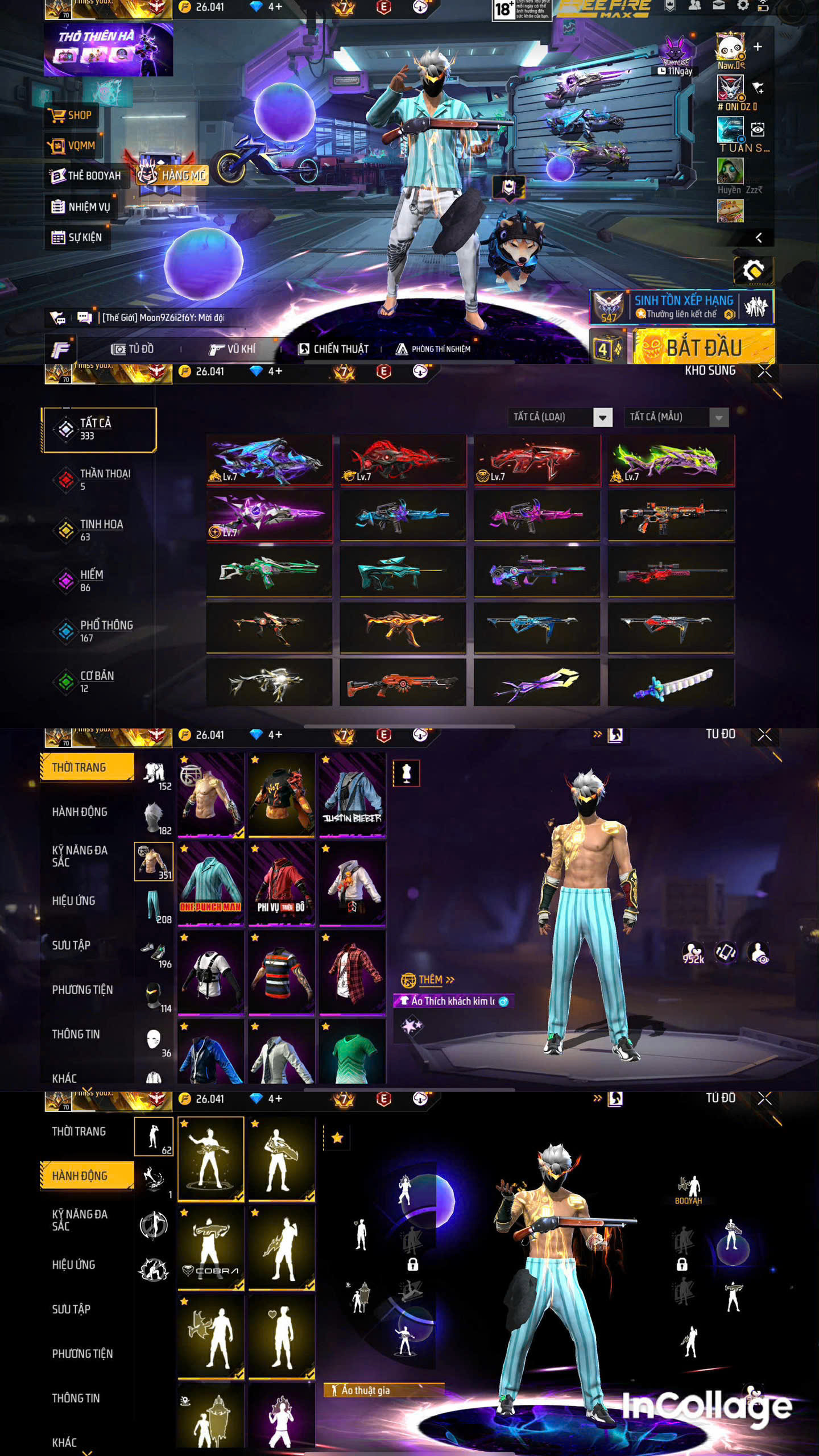819x1456 pixels.
Task: Select the Justin Bieber jacket
Action: tap(352, 795)
